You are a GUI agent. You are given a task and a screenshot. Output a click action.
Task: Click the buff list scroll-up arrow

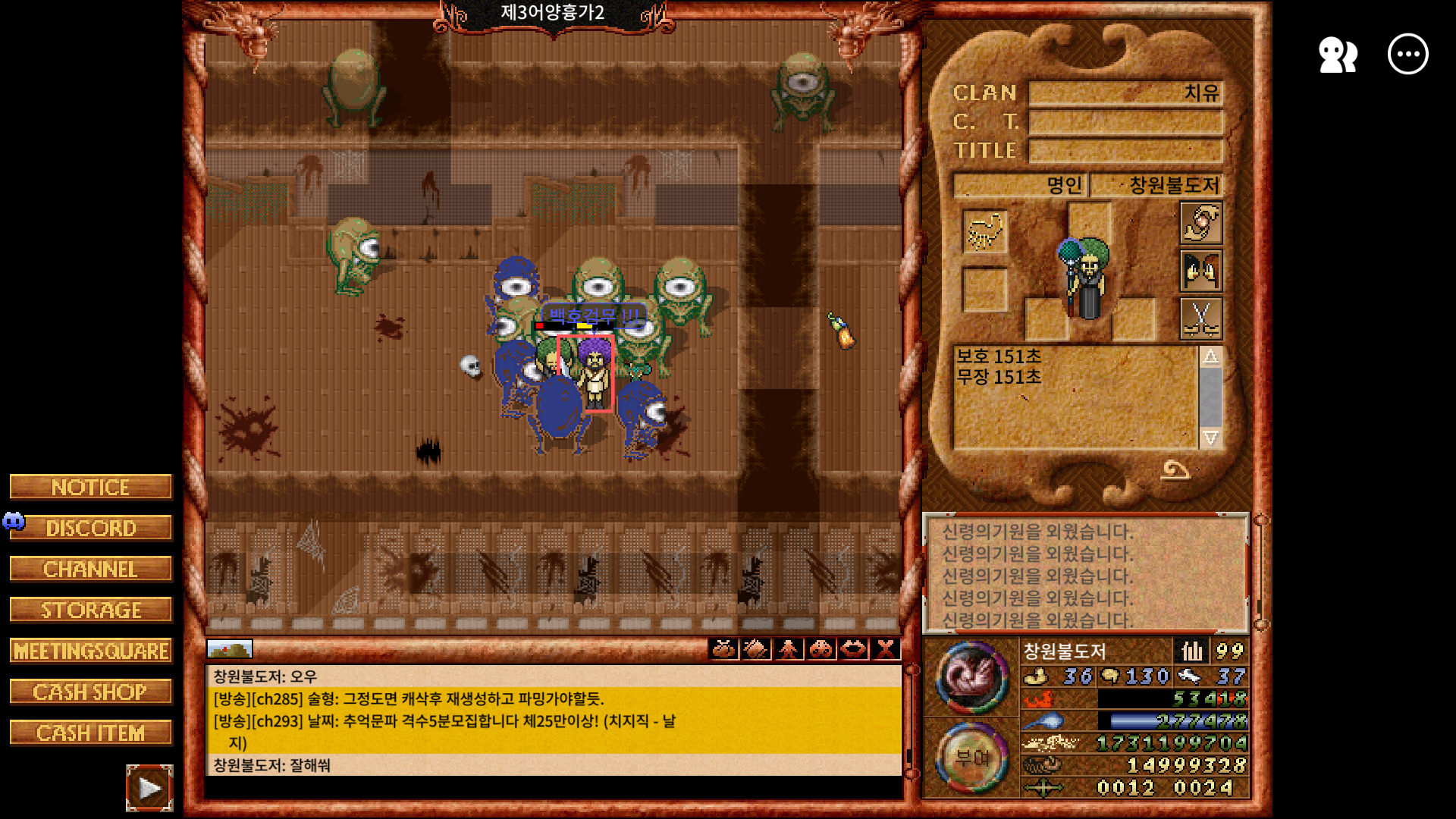(x=1210, y=357)
